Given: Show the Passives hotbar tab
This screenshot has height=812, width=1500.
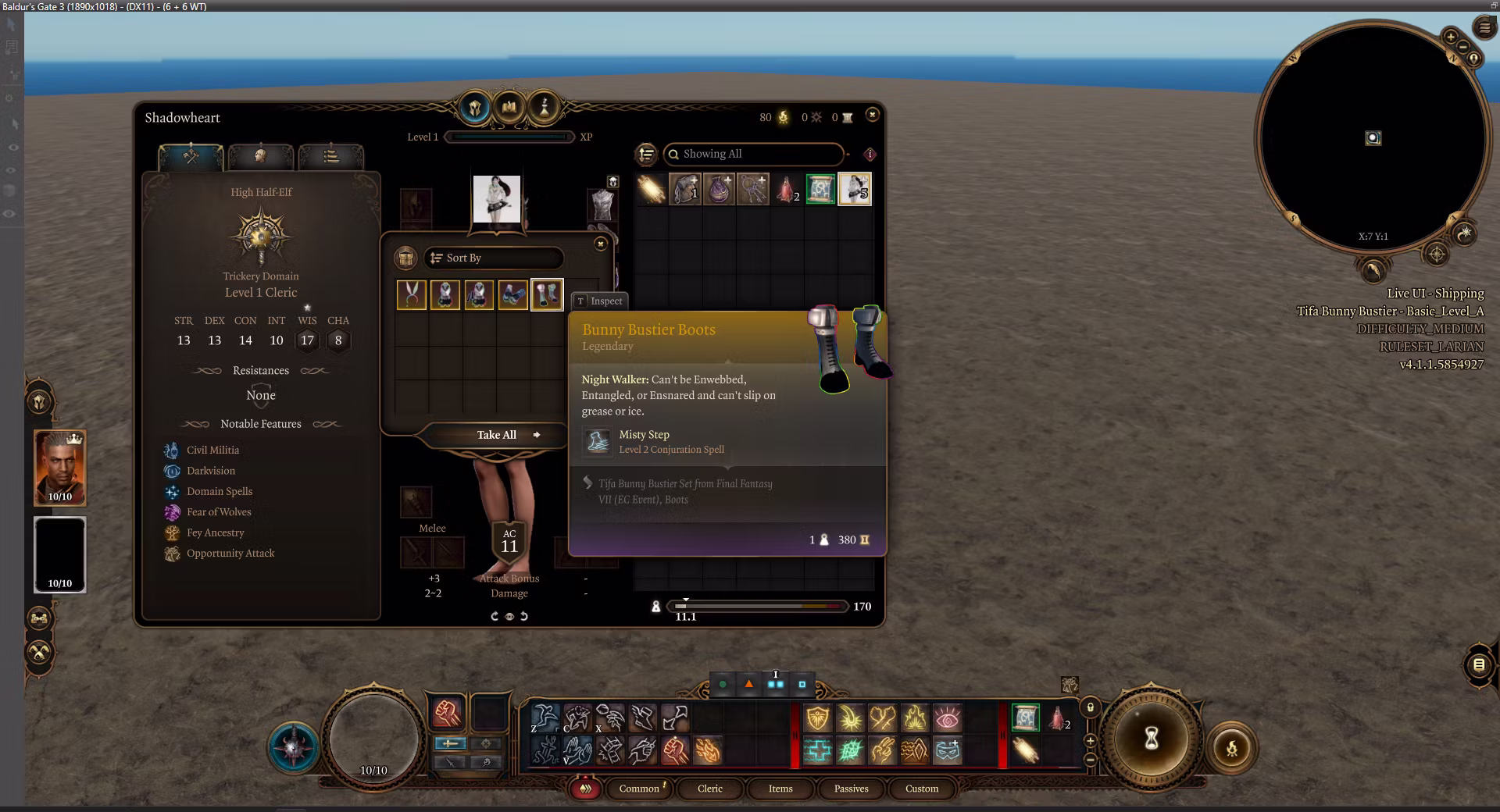Looking at the screenshot, I should [851, 789].
